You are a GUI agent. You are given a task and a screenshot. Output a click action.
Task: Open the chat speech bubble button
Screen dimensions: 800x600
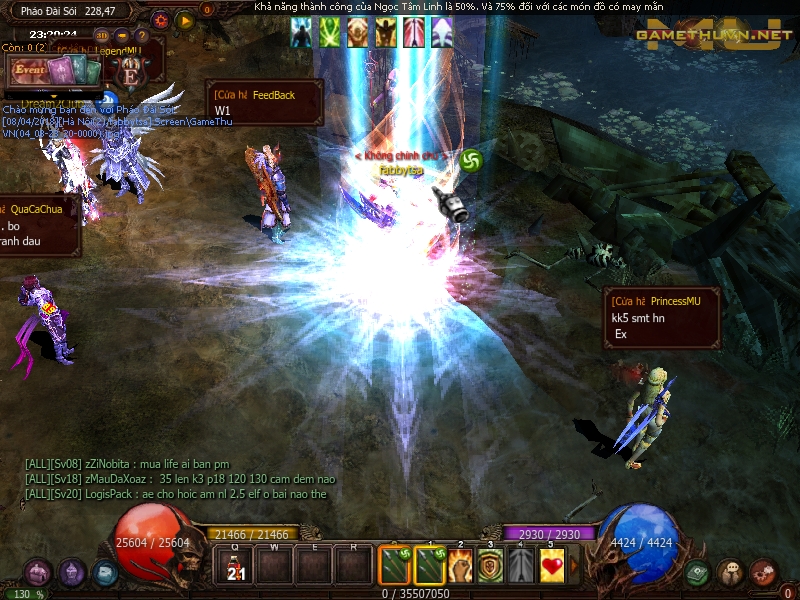point(730,573)
